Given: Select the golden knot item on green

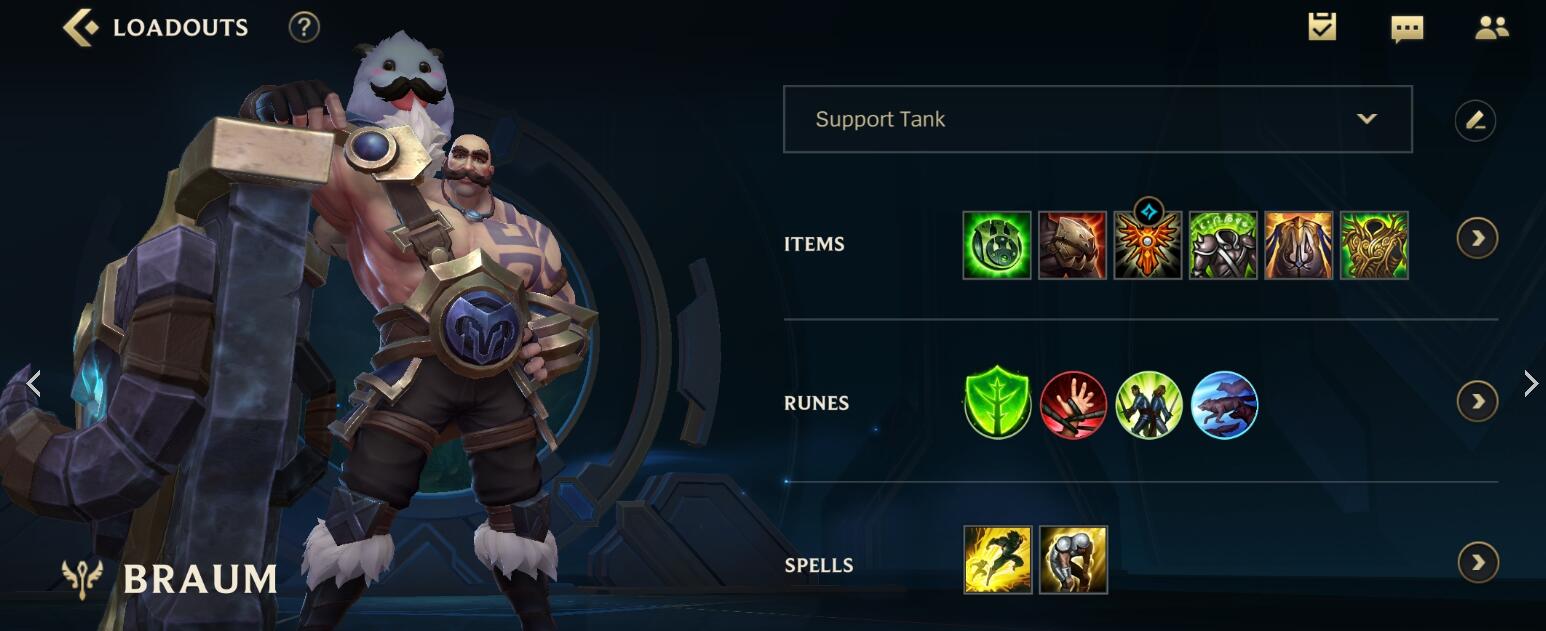Looking at the screenshot, I should (1374, 245).
